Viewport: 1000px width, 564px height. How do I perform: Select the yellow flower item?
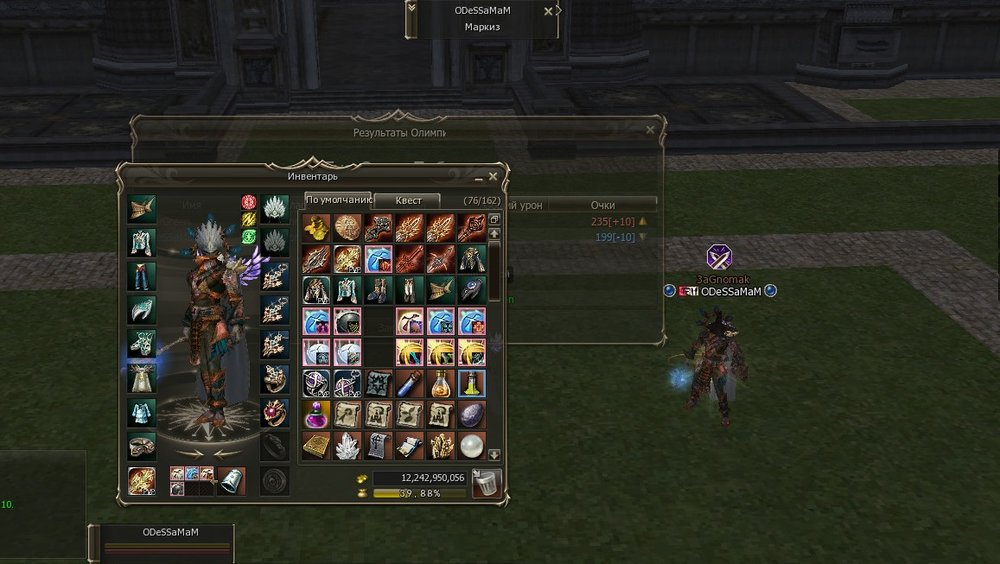pos(316,228)
